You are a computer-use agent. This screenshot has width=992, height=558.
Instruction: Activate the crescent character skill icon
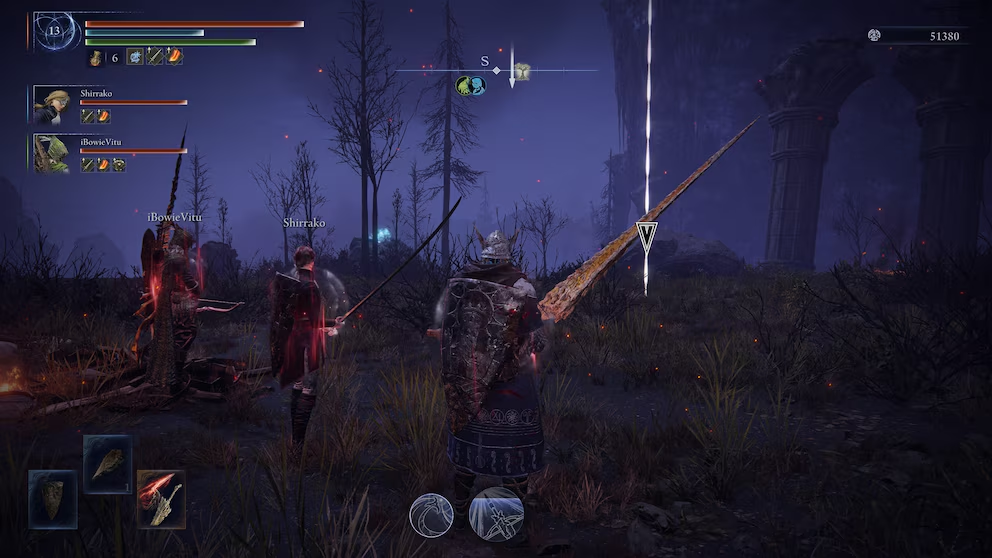pos(431,515)
